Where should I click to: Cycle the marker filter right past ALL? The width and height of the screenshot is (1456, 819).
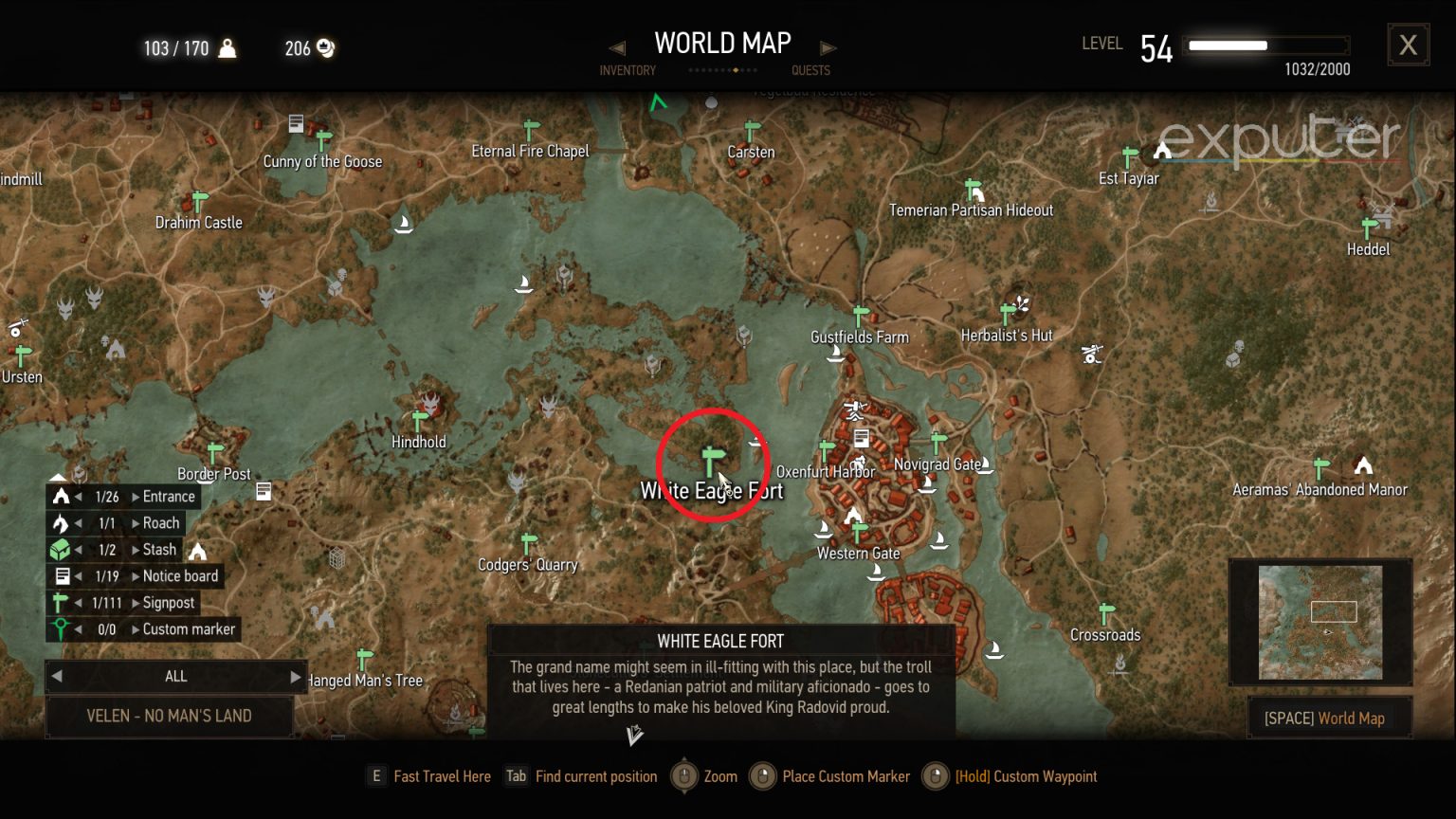tap(295, 677)
